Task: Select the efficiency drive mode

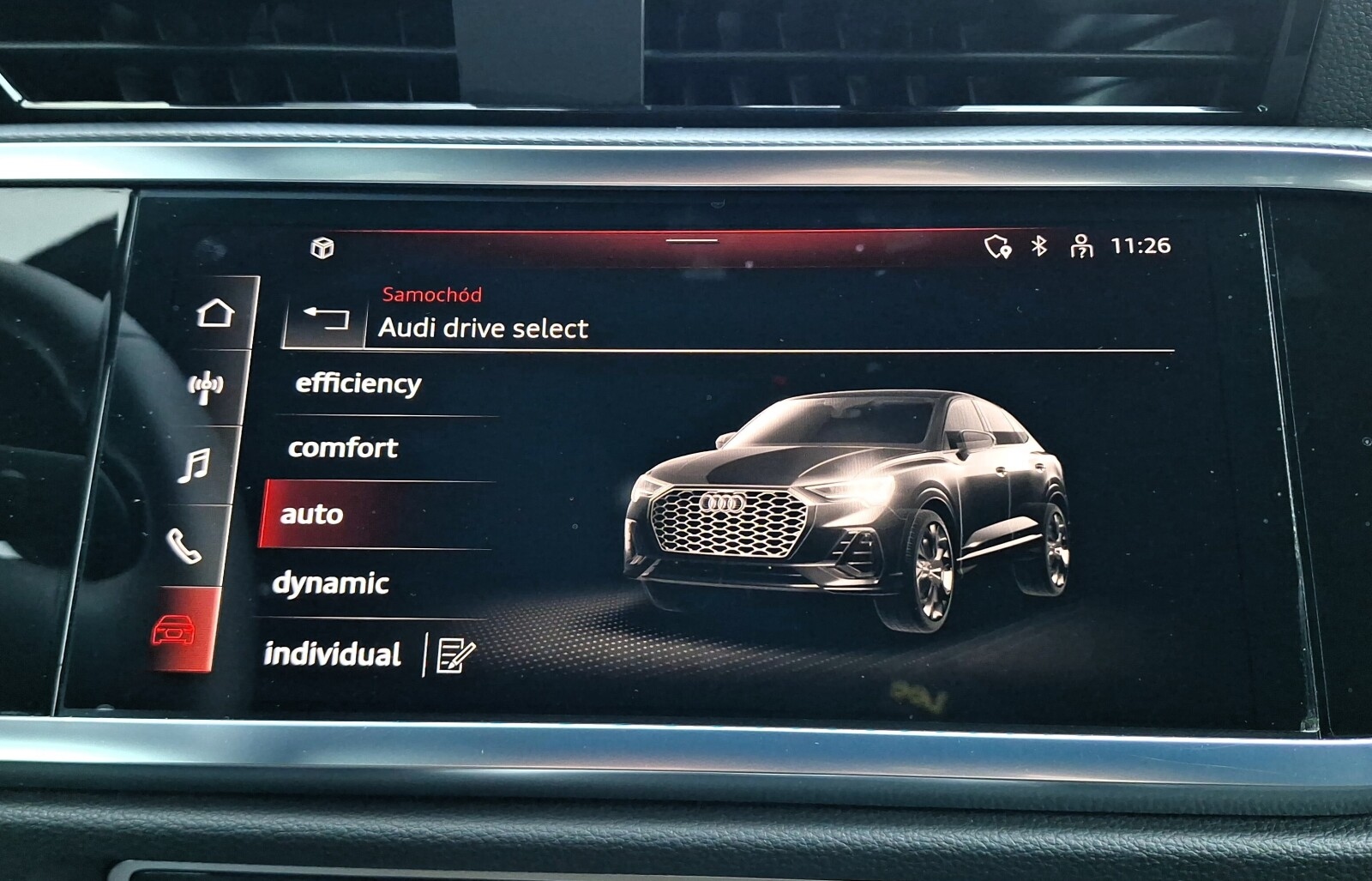Action: point(358,383)
